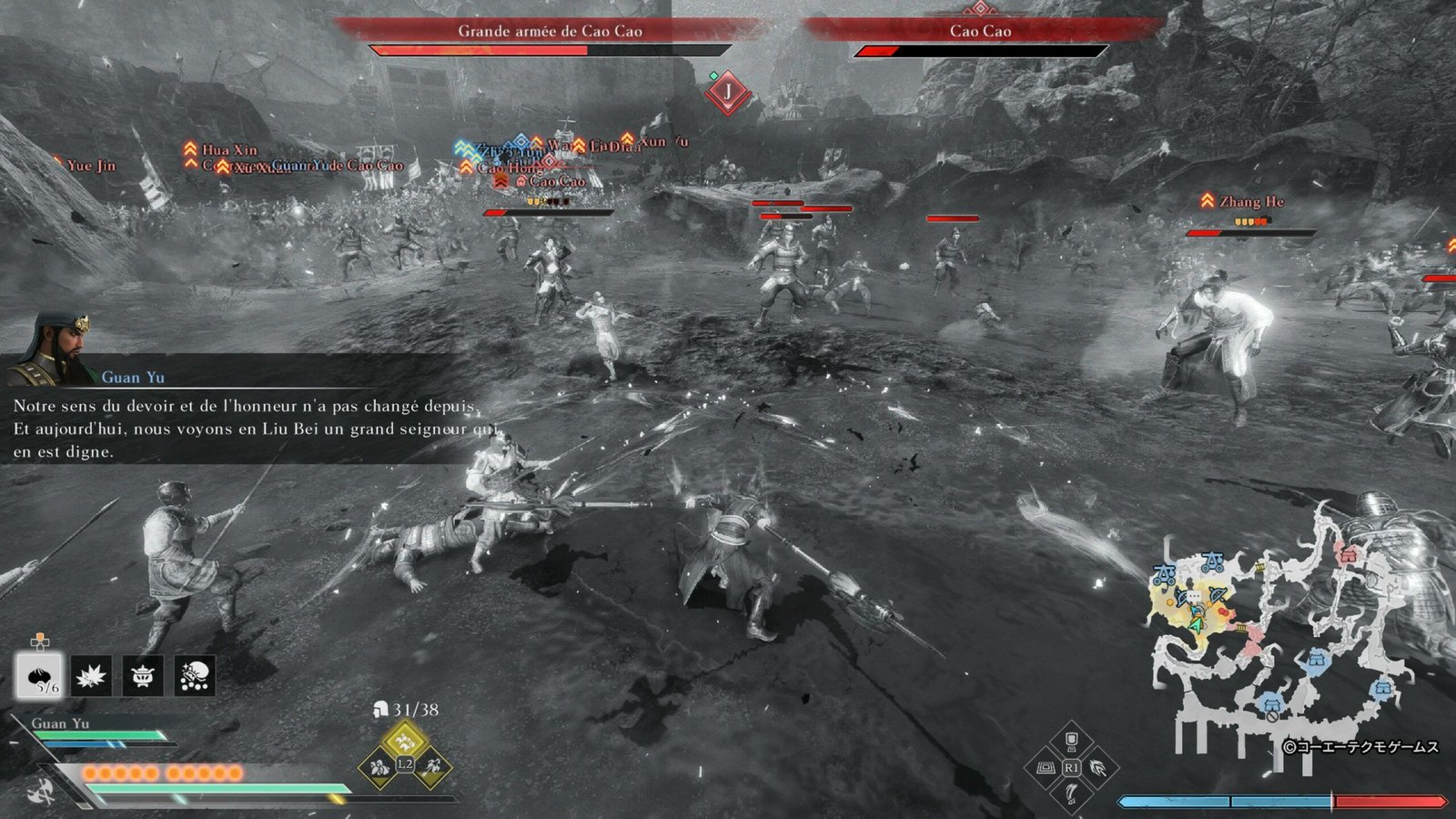The width and height of the screenshot is (1456, 819).
Task: Activate the highlighted yellow top tactic diamond
Action: coord(405,740)
